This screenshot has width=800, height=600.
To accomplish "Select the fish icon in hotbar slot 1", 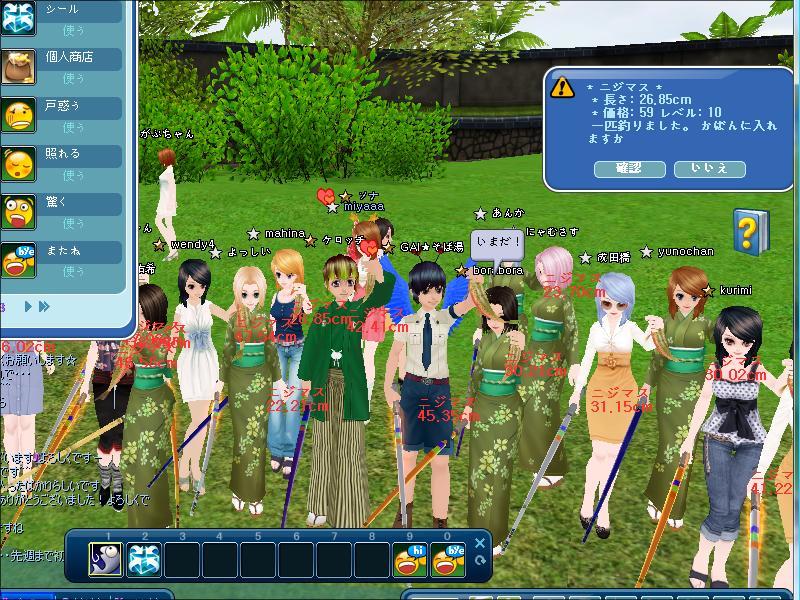I will tap(106, 560).
